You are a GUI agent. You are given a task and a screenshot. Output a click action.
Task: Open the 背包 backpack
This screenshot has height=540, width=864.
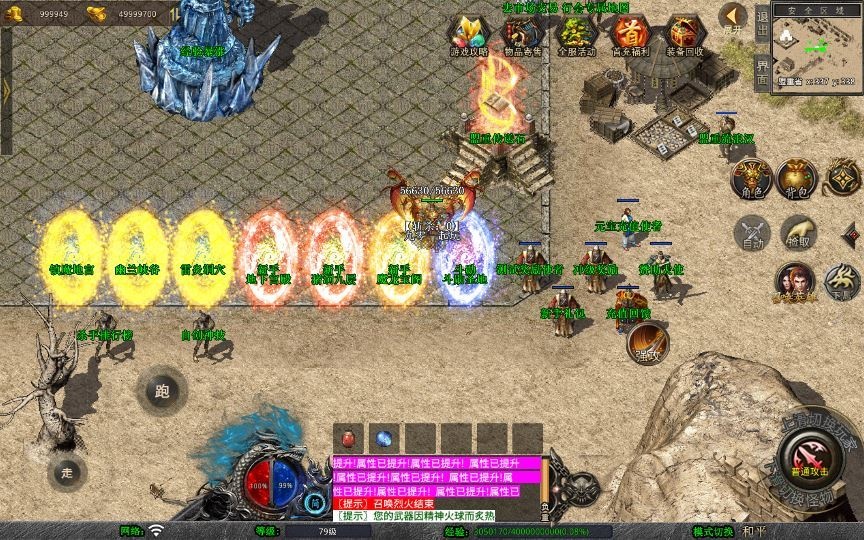point(797,178)
